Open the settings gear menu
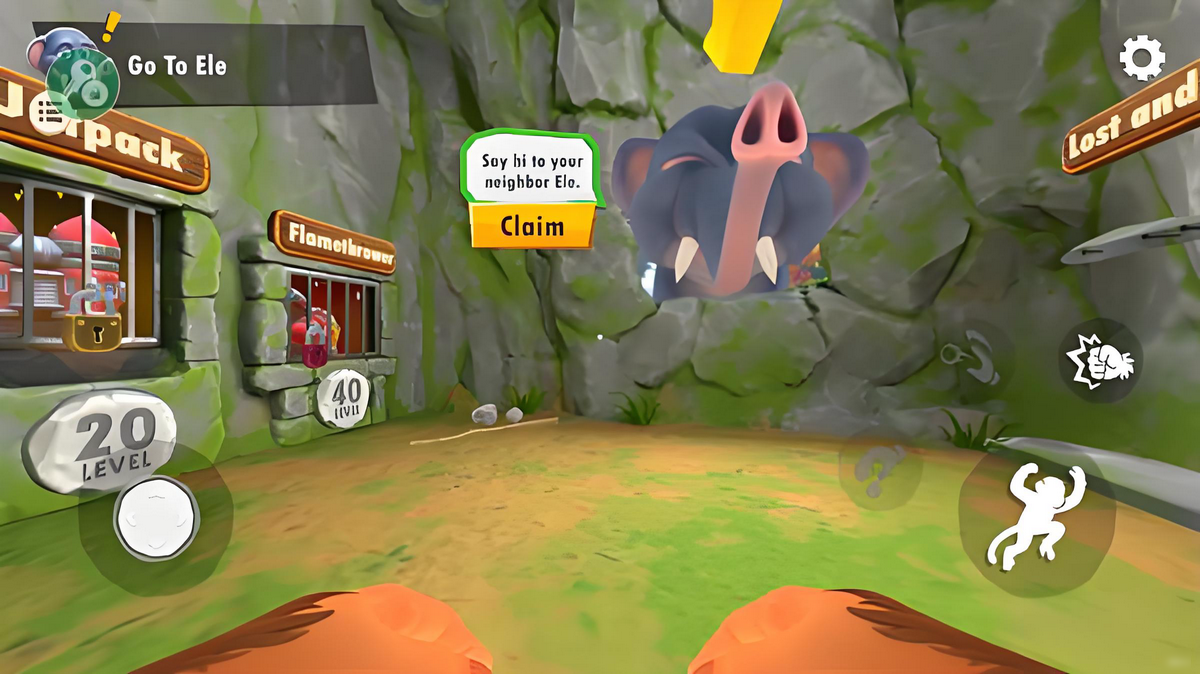This screenshot has width=1200, height=674. (1142, 58)
